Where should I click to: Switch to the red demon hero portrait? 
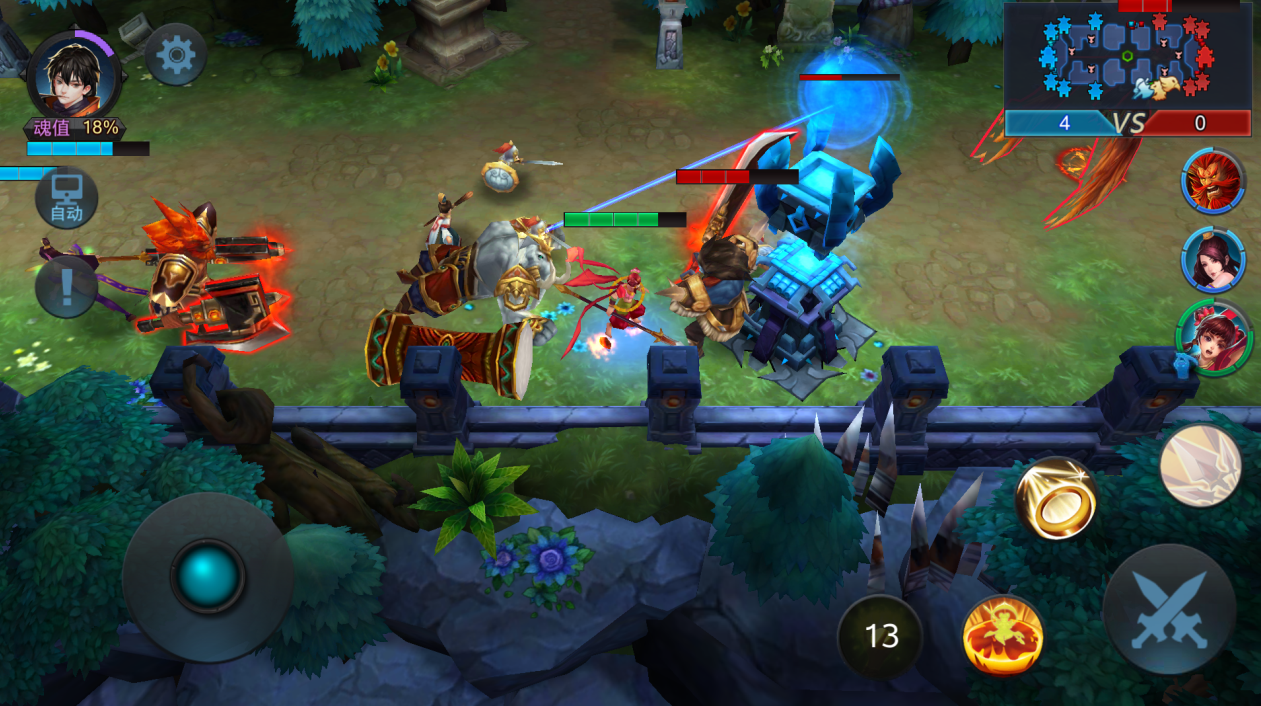click(x=1212, y=181)
